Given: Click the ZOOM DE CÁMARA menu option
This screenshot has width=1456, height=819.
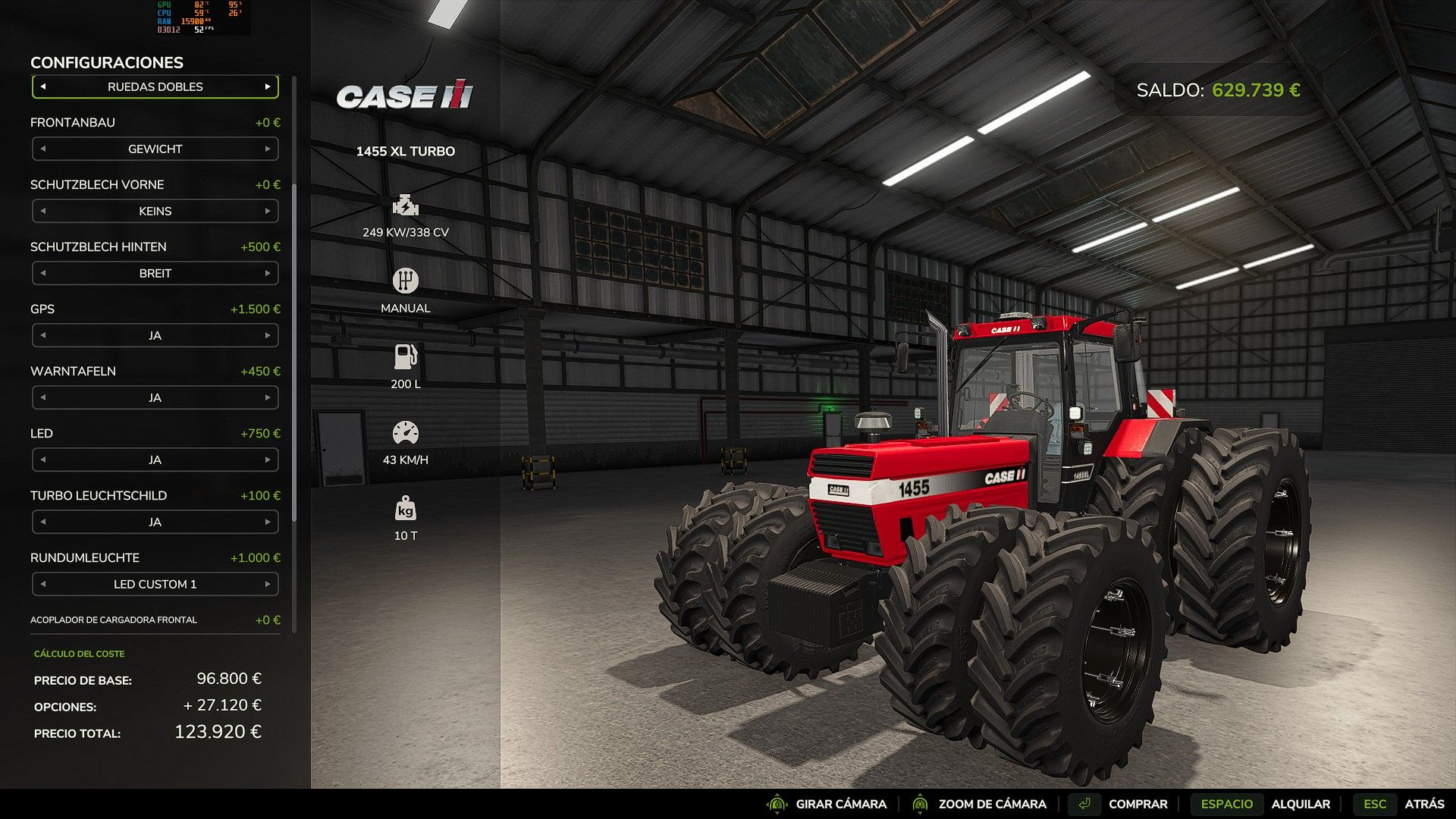Looking at the screenshot, I should point(990,804).
